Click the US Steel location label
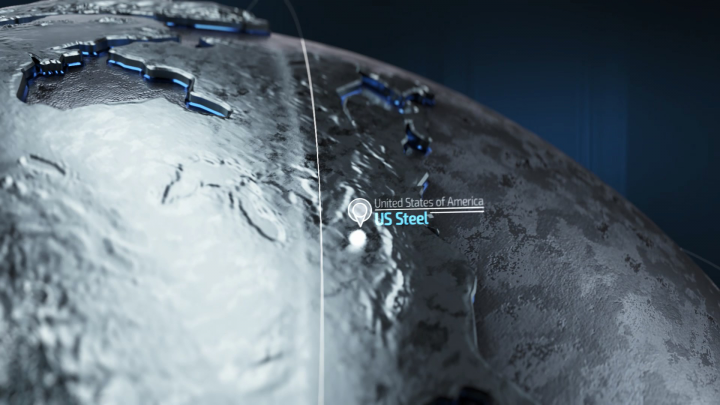The image size is (720, 405). tap(402, 218)
